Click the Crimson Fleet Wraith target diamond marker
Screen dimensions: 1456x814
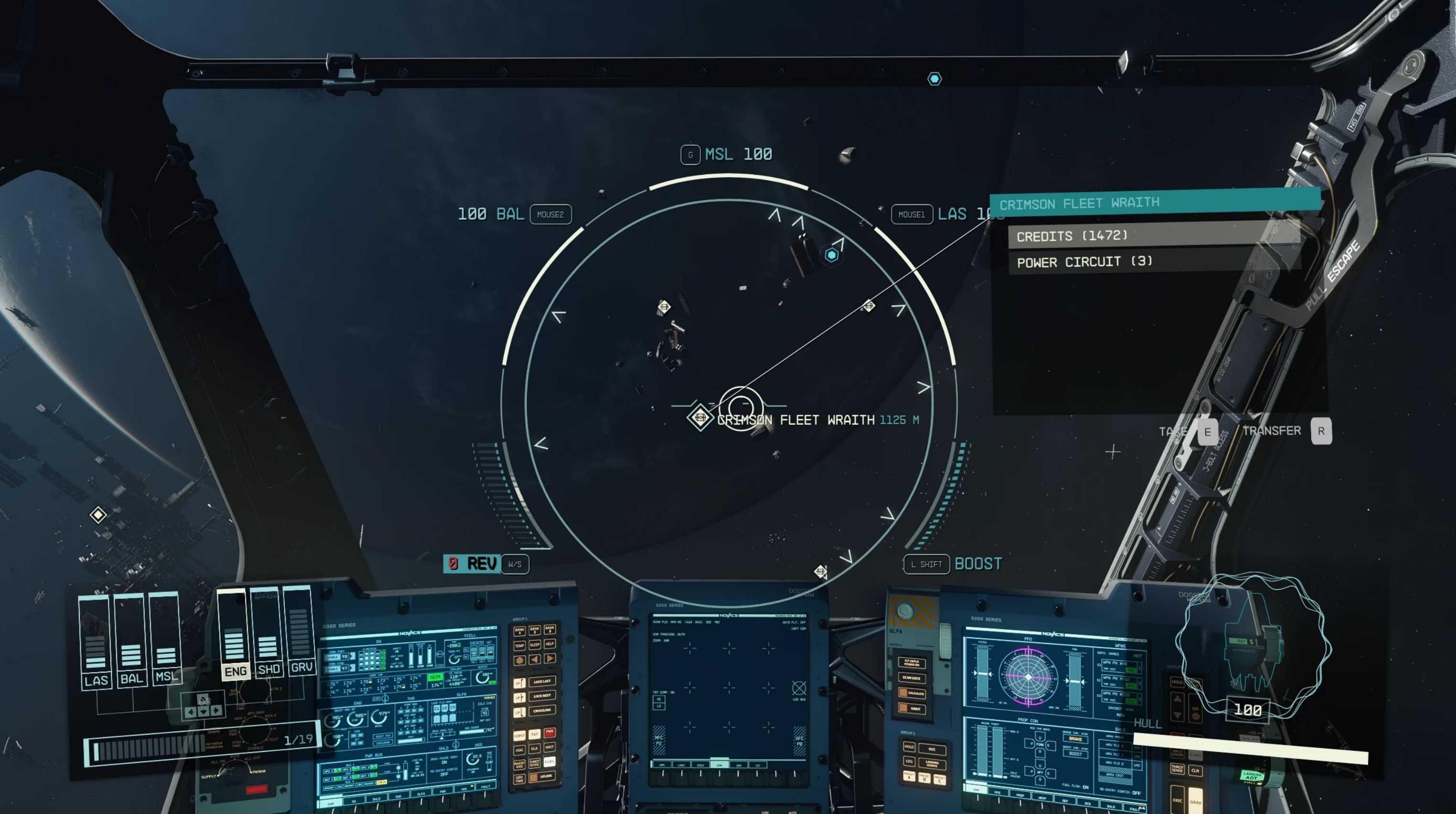click(x=700, y=417)
